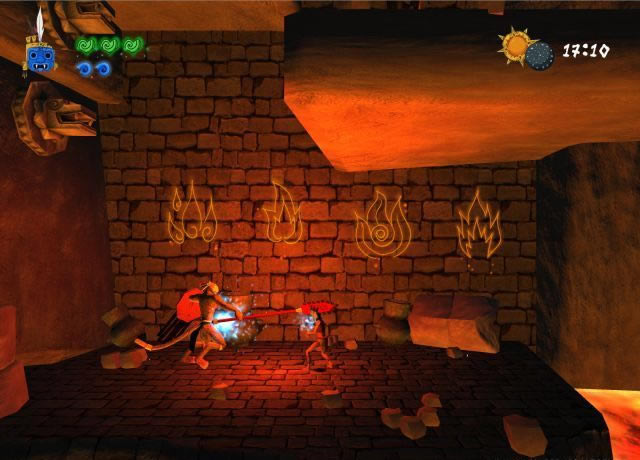Viewport: 640px width, 460px height.
Task: Select the dark moon night indicator
Action: point(540,55)
